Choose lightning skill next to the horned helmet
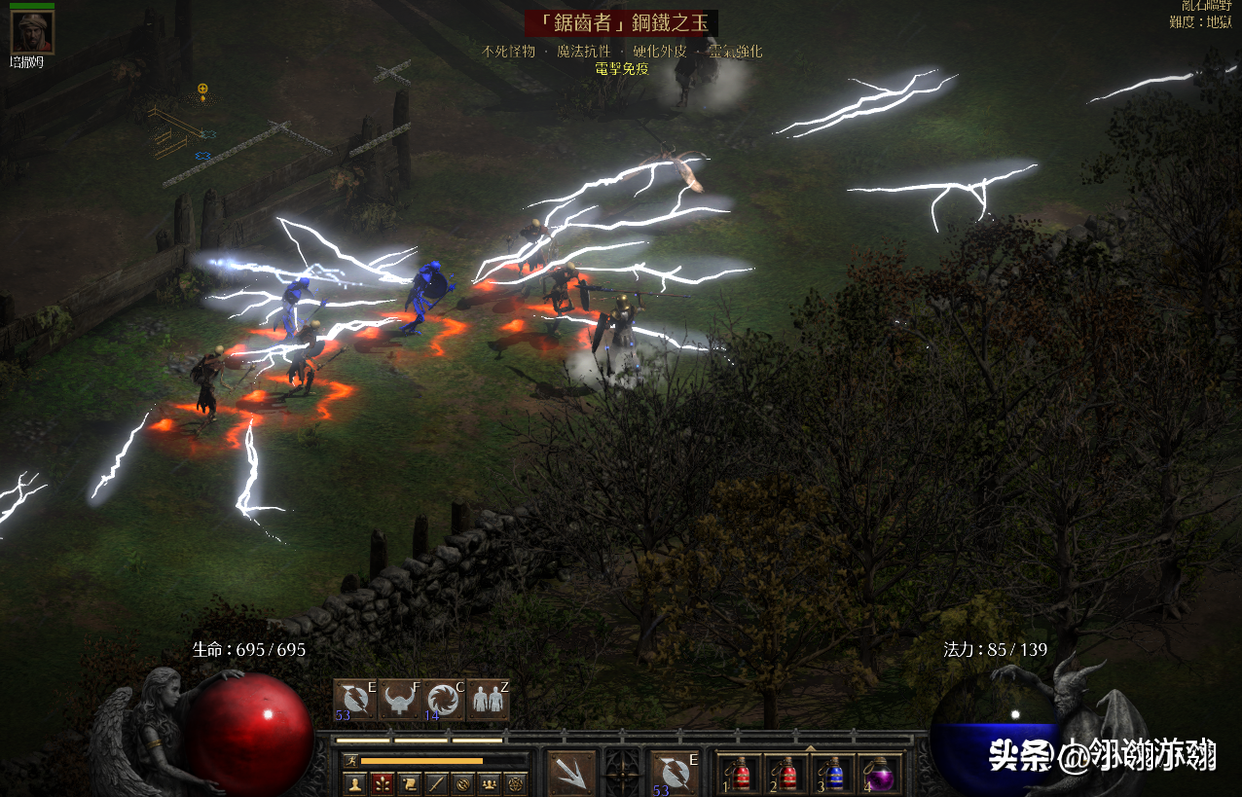The height and width of the screenshot is (797, 1242). pyautogui.click(x=355, y=699)
